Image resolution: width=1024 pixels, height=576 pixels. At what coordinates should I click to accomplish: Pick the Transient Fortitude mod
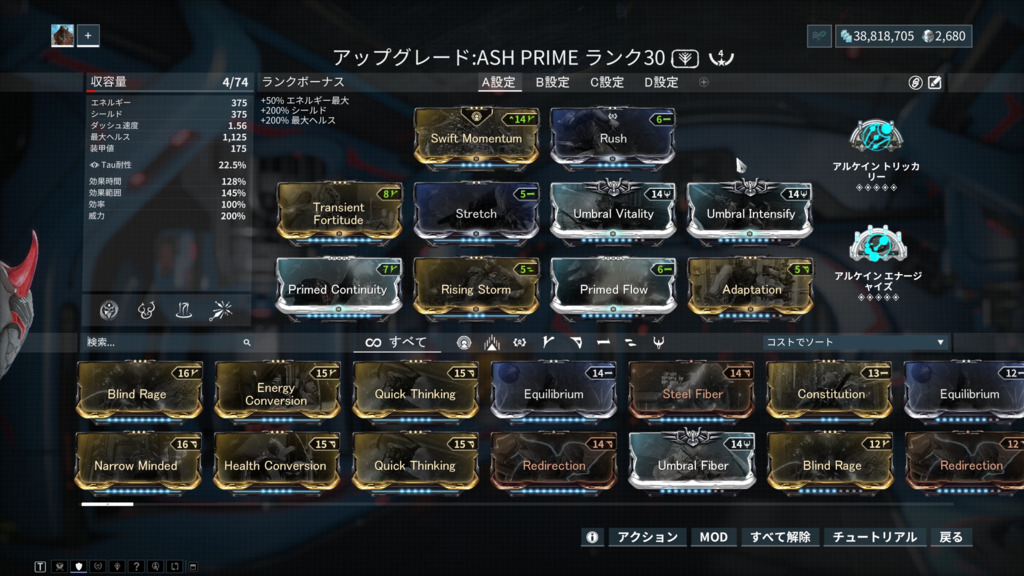(339, 213)
